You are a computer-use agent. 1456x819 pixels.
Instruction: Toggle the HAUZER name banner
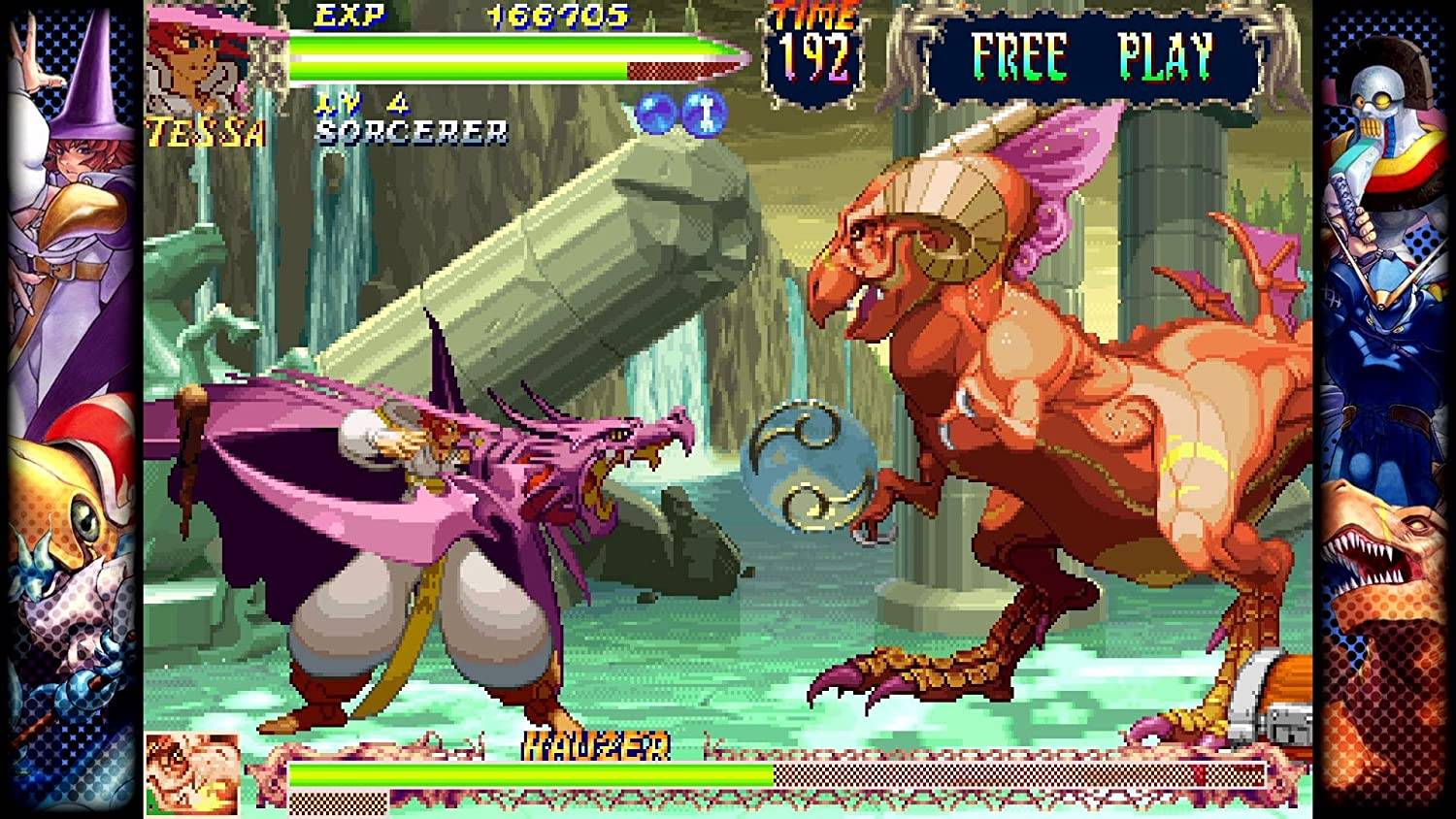(596, 745)
